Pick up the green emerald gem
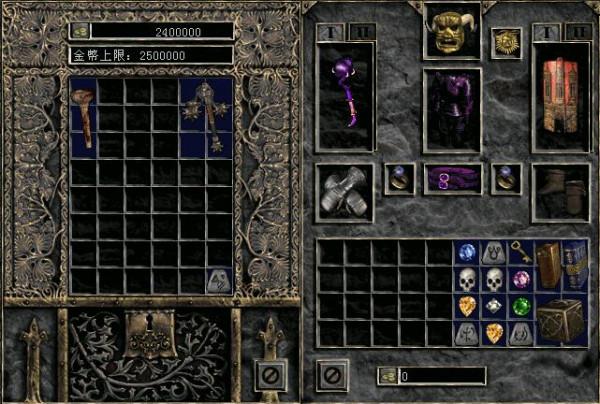Screen dimensions: 600x404 [520, 307]
